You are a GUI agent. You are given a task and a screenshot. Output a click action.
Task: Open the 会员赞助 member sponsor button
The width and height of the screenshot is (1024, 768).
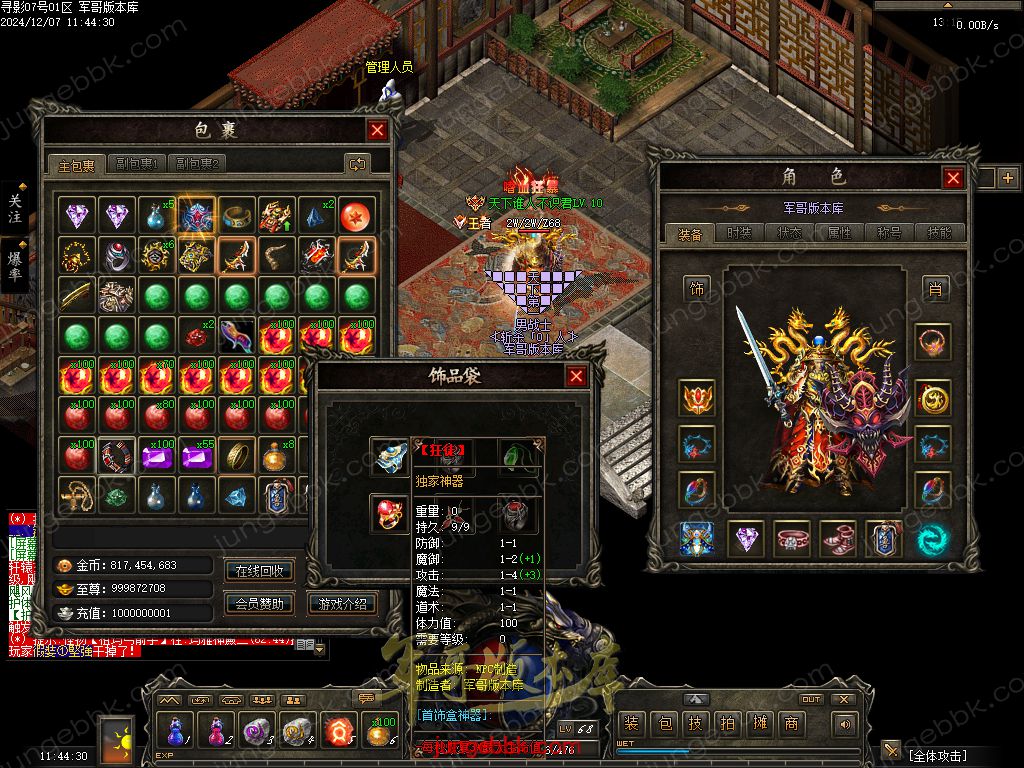point(260,603)
